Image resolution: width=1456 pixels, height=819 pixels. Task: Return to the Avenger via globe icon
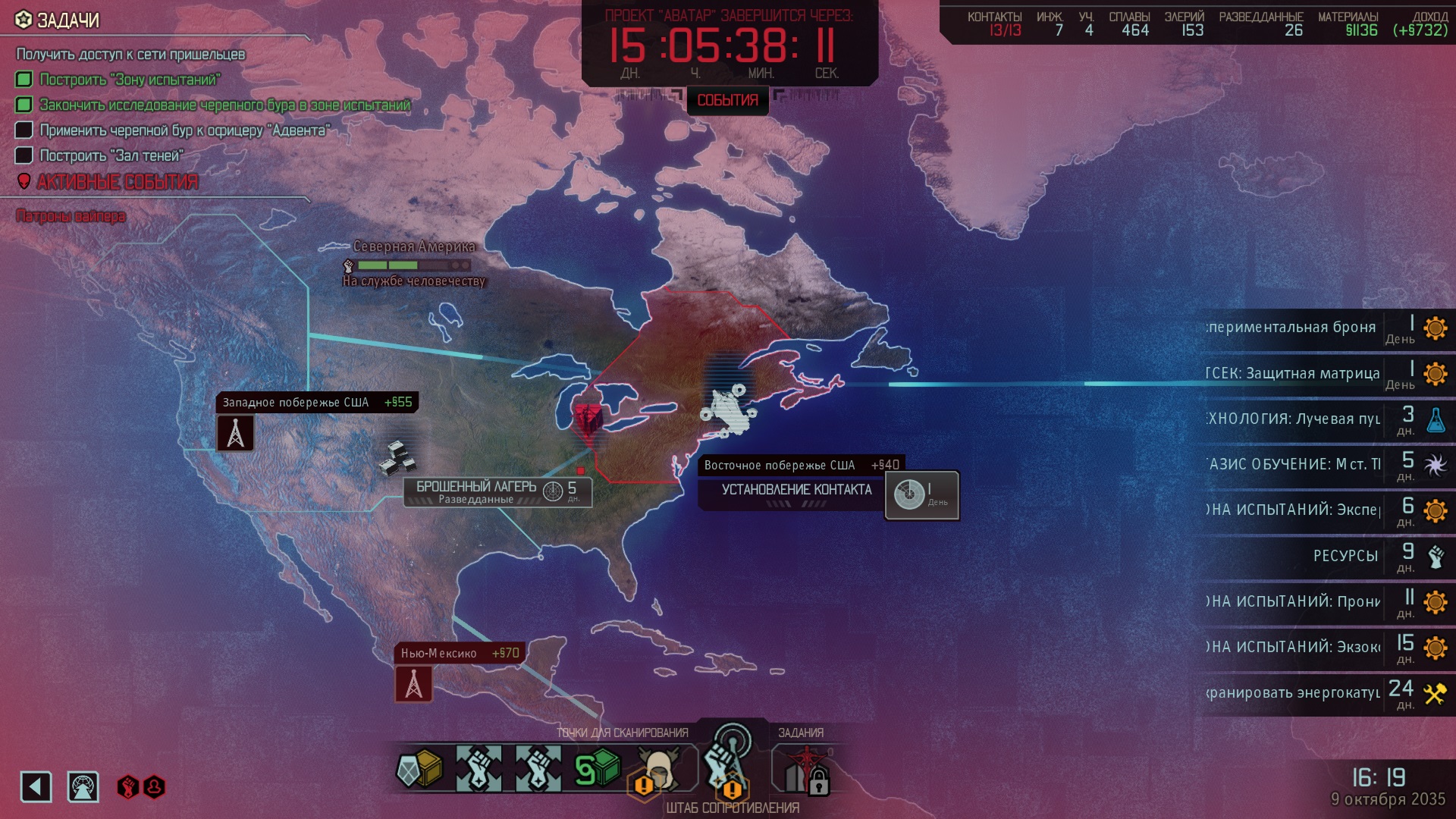pyautogui.click(x=83, y=787)
